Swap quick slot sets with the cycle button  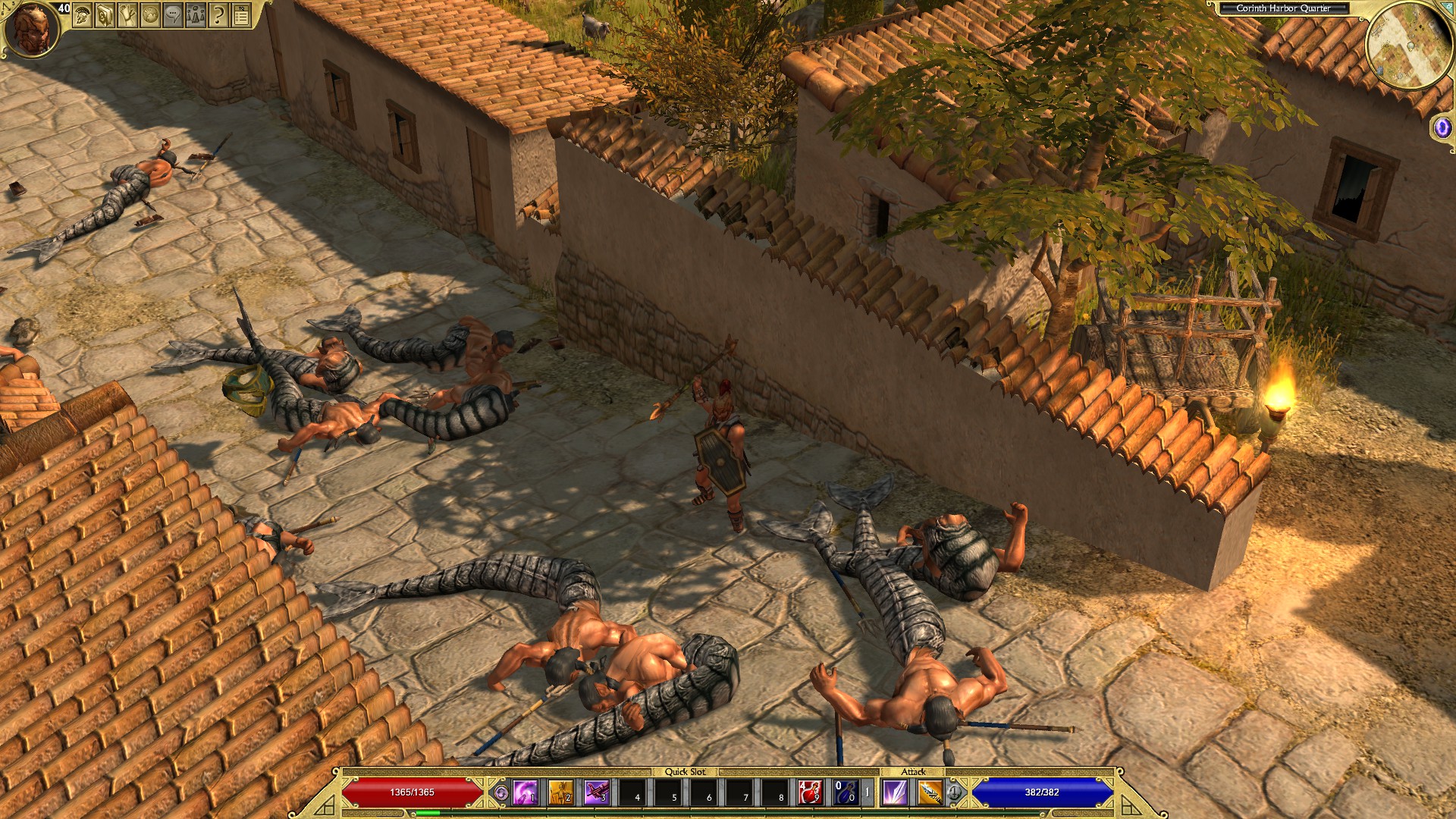500,792
